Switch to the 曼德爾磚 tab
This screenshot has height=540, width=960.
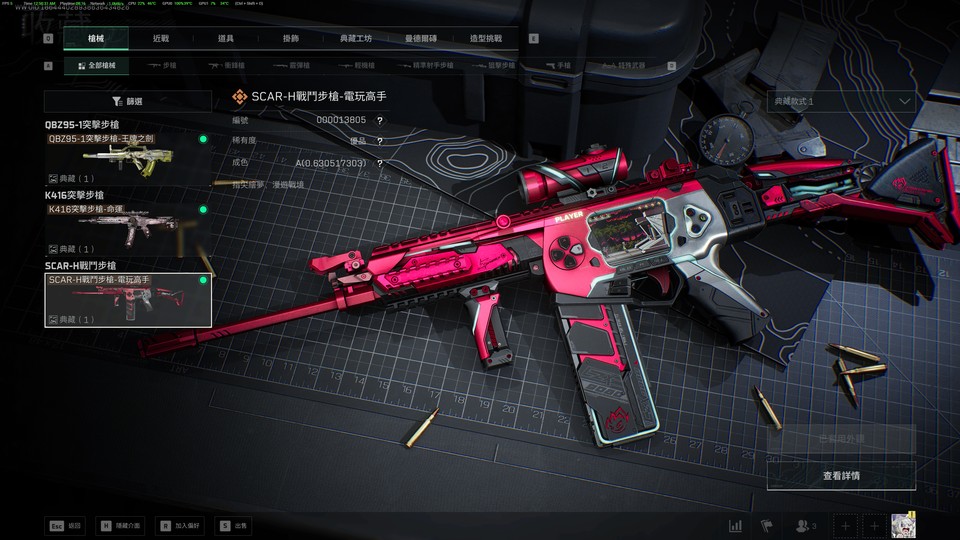[420, 38]
